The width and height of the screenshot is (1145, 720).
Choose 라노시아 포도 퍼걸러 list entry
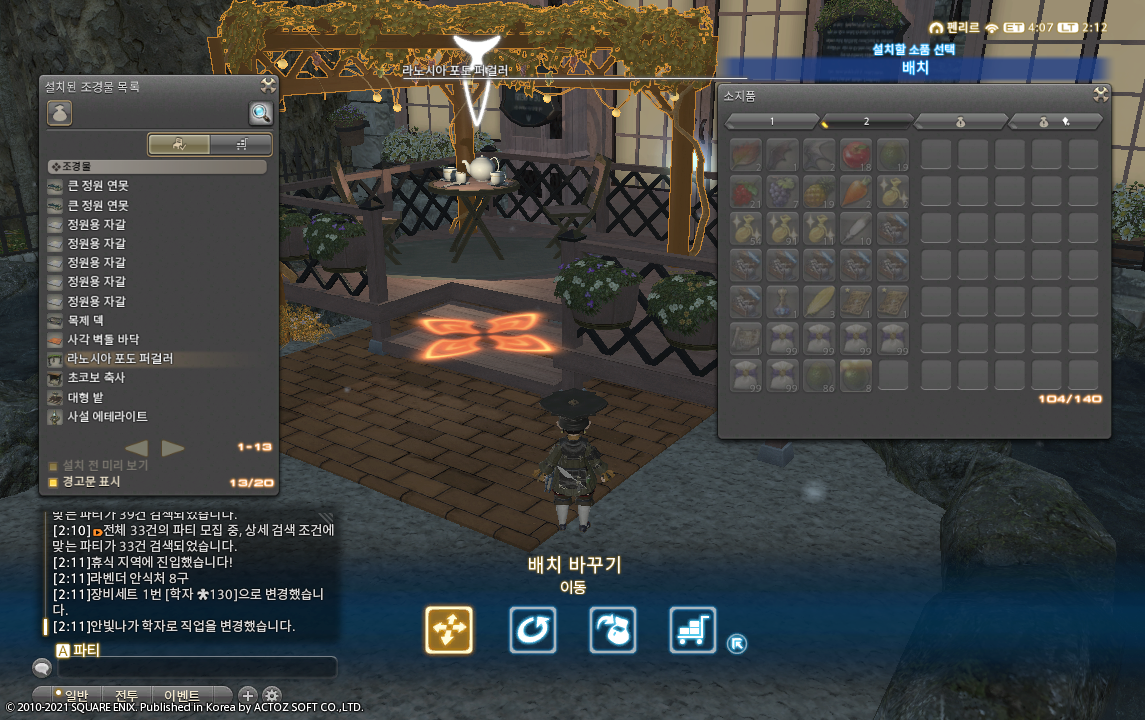coord(120,358)
